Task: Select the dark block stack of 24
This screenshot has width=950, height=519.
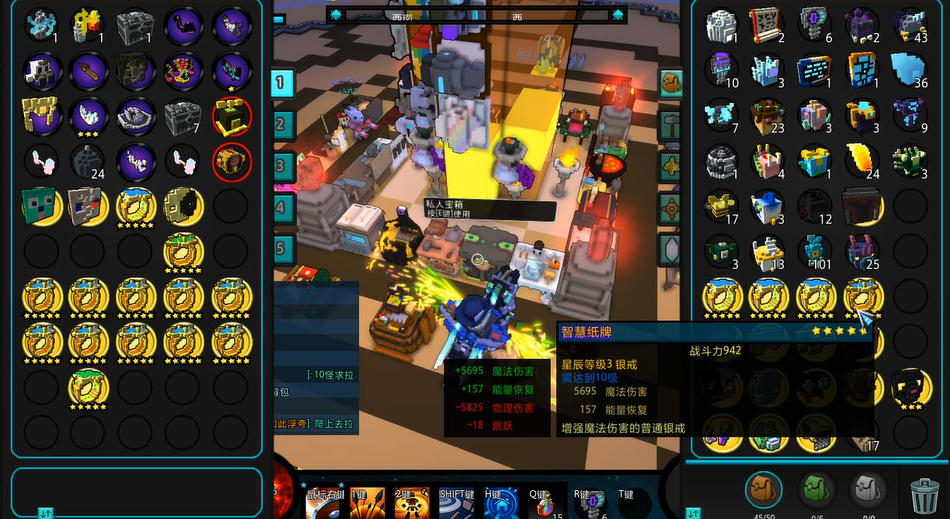Action: click(88, 161)
